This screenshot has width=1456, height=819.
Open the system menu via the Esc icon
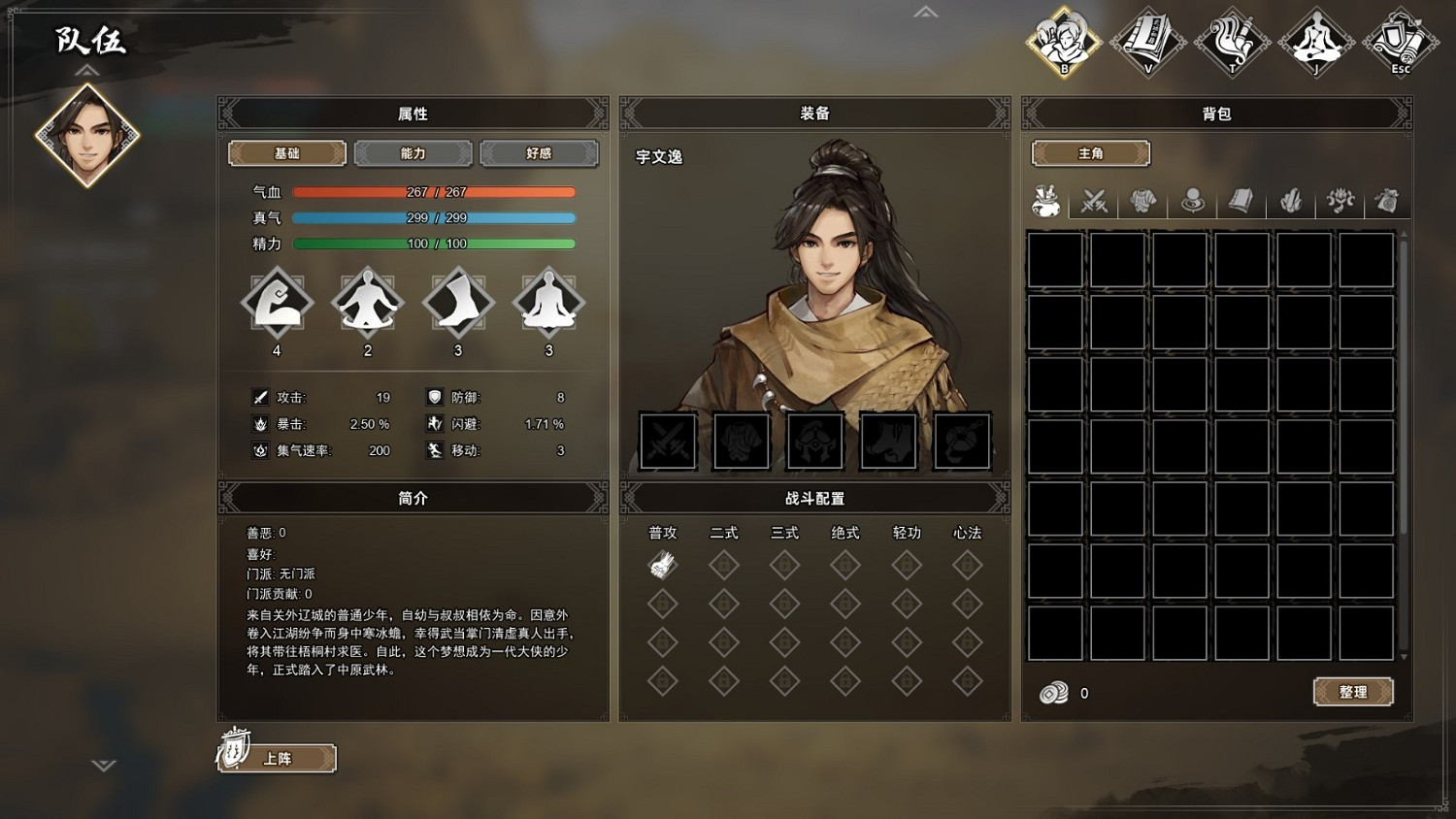click(x=1400, y=43)
